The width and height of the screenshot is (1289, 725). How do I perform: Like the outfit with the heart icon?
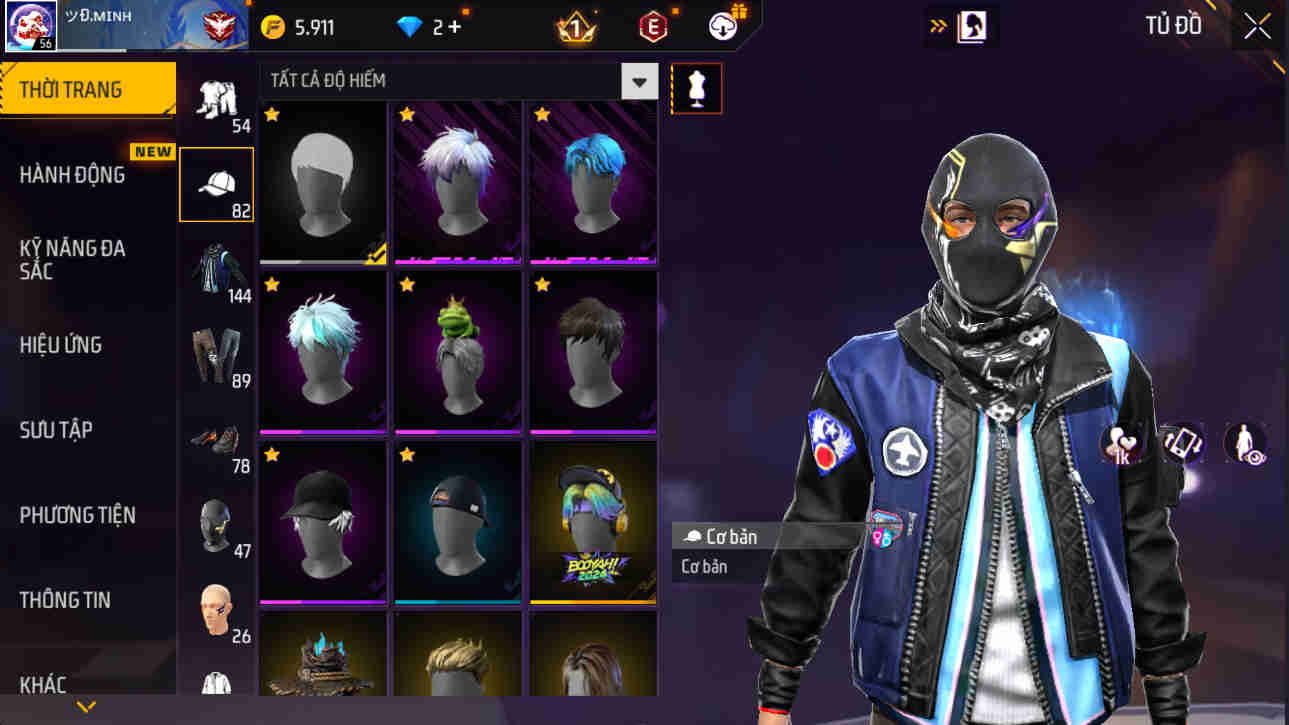click(x=1117, y=443)
